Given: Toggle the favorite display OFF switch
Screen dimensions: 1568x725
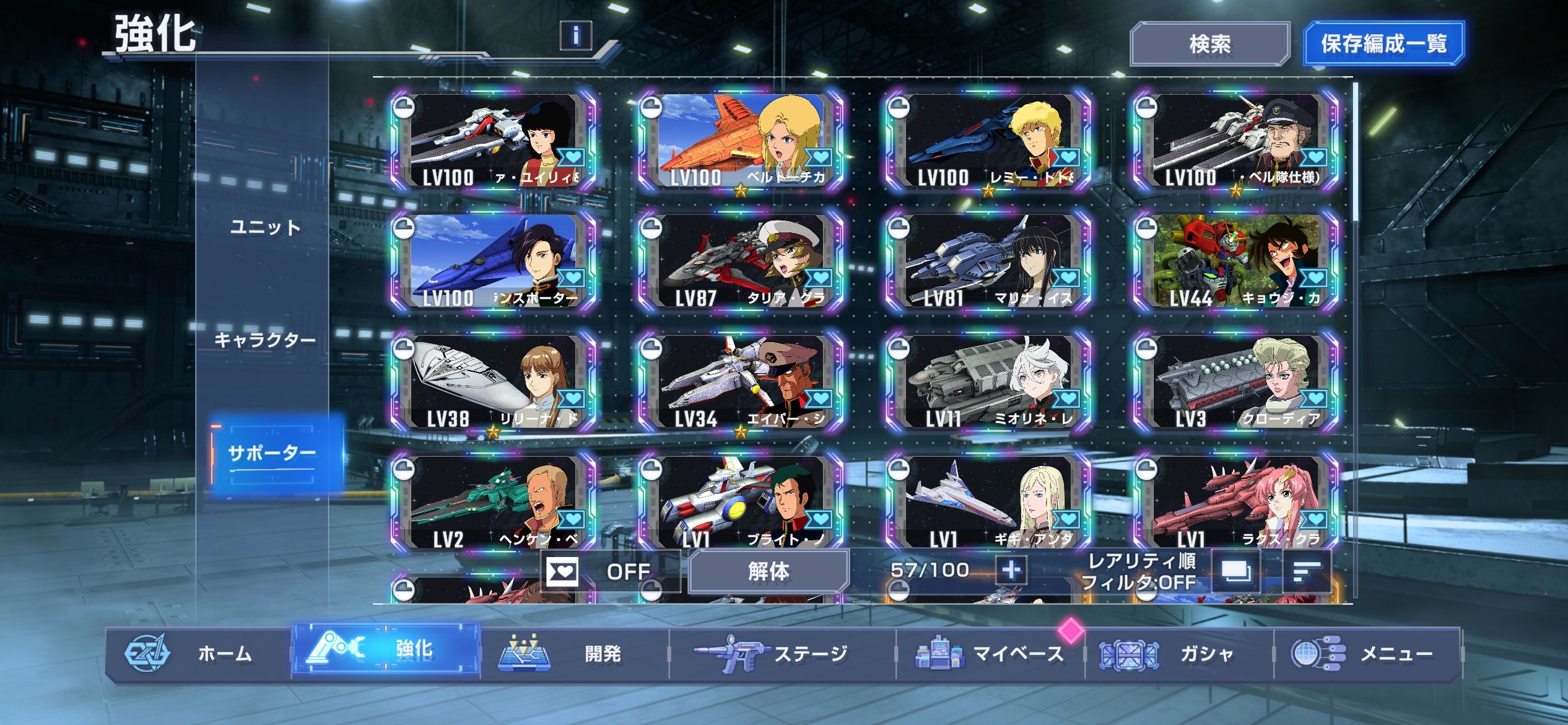Looking at the screenshot, I should (609, 571).
